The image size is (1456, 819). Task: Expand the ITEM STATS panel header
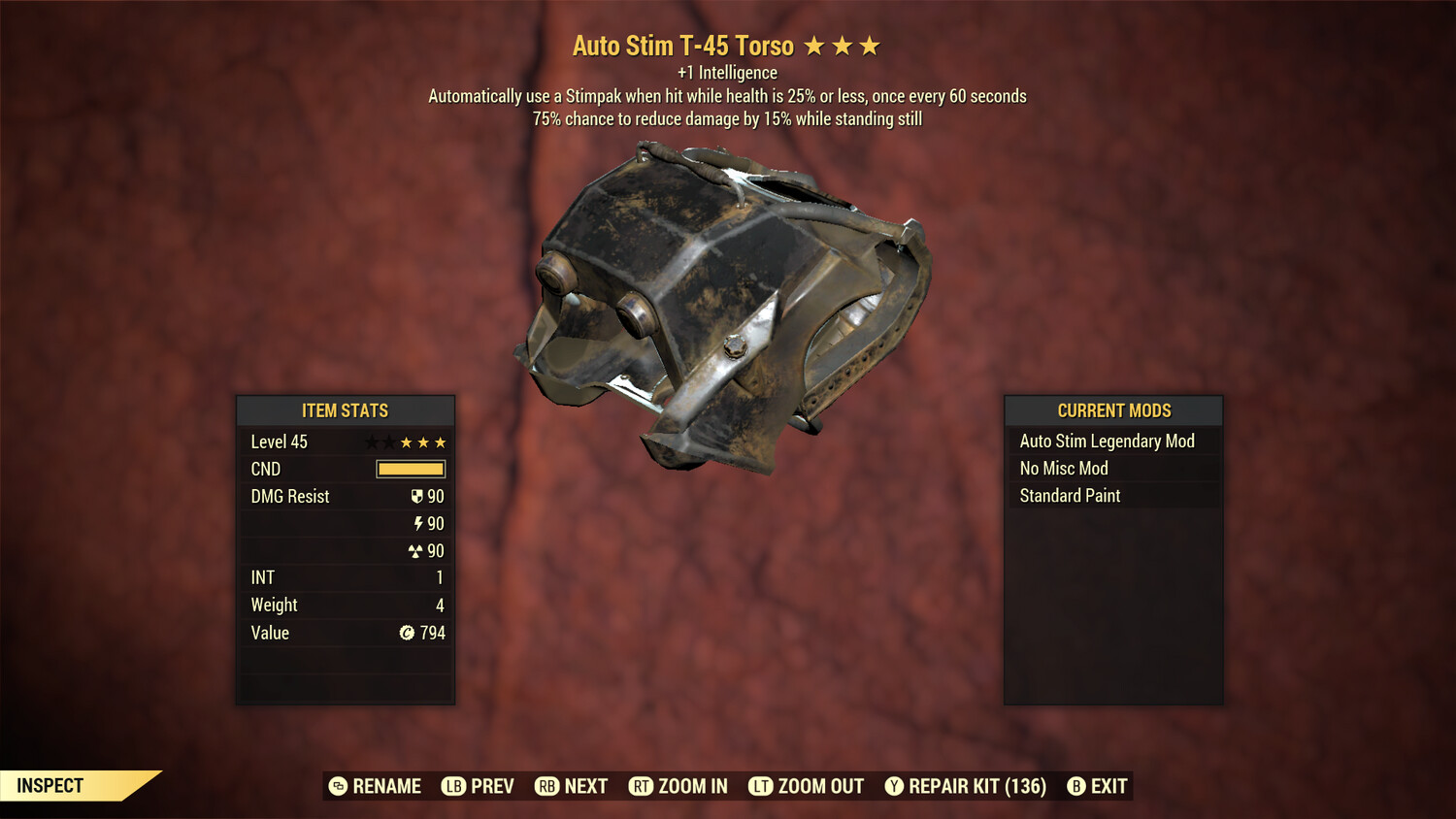(x=346, y=410)
